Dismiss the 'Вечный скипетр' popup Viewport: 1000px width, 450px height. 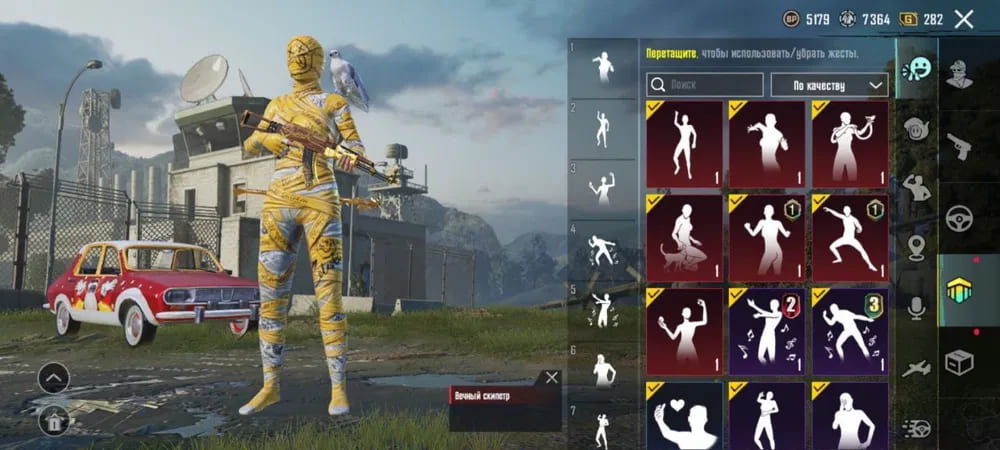[551, 378]
